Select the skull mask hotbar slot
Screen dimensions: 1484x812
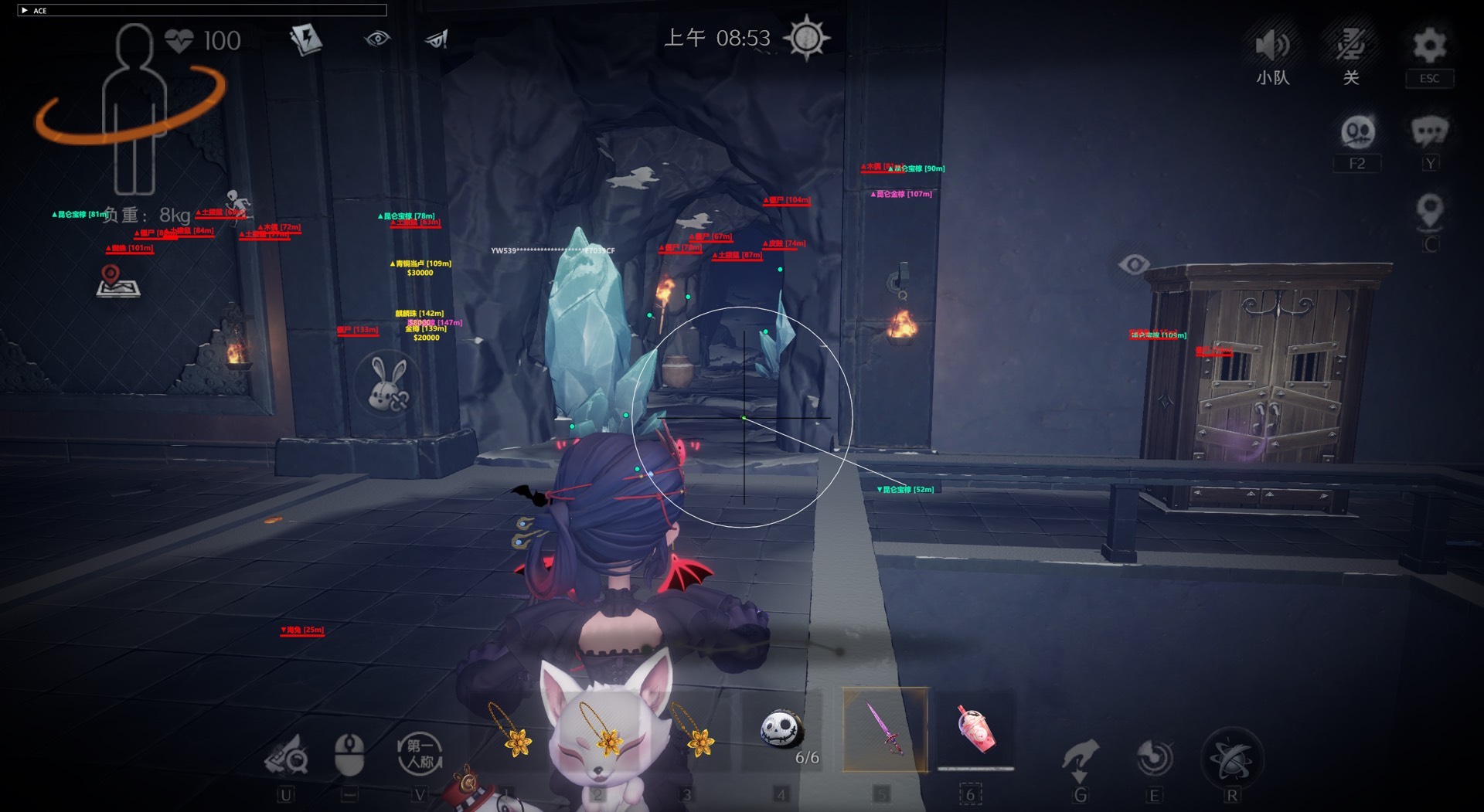click(x=781, y=730)
